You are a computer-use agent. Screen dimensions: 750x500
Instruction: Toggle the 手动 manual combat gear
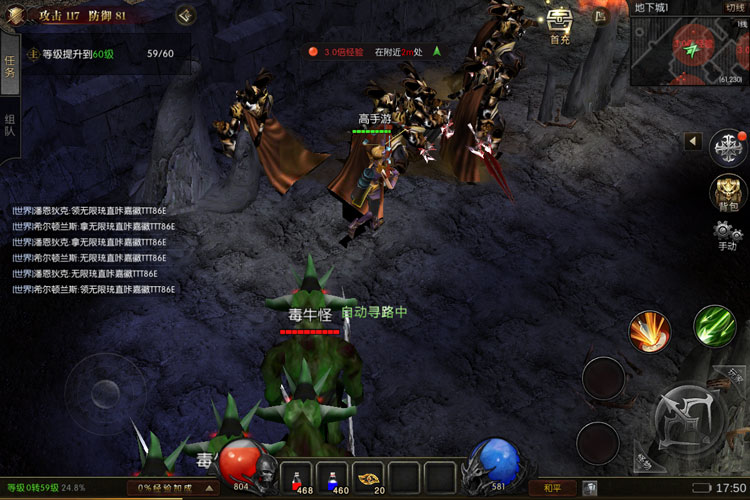pyautogui.click(x=727, y=236)
